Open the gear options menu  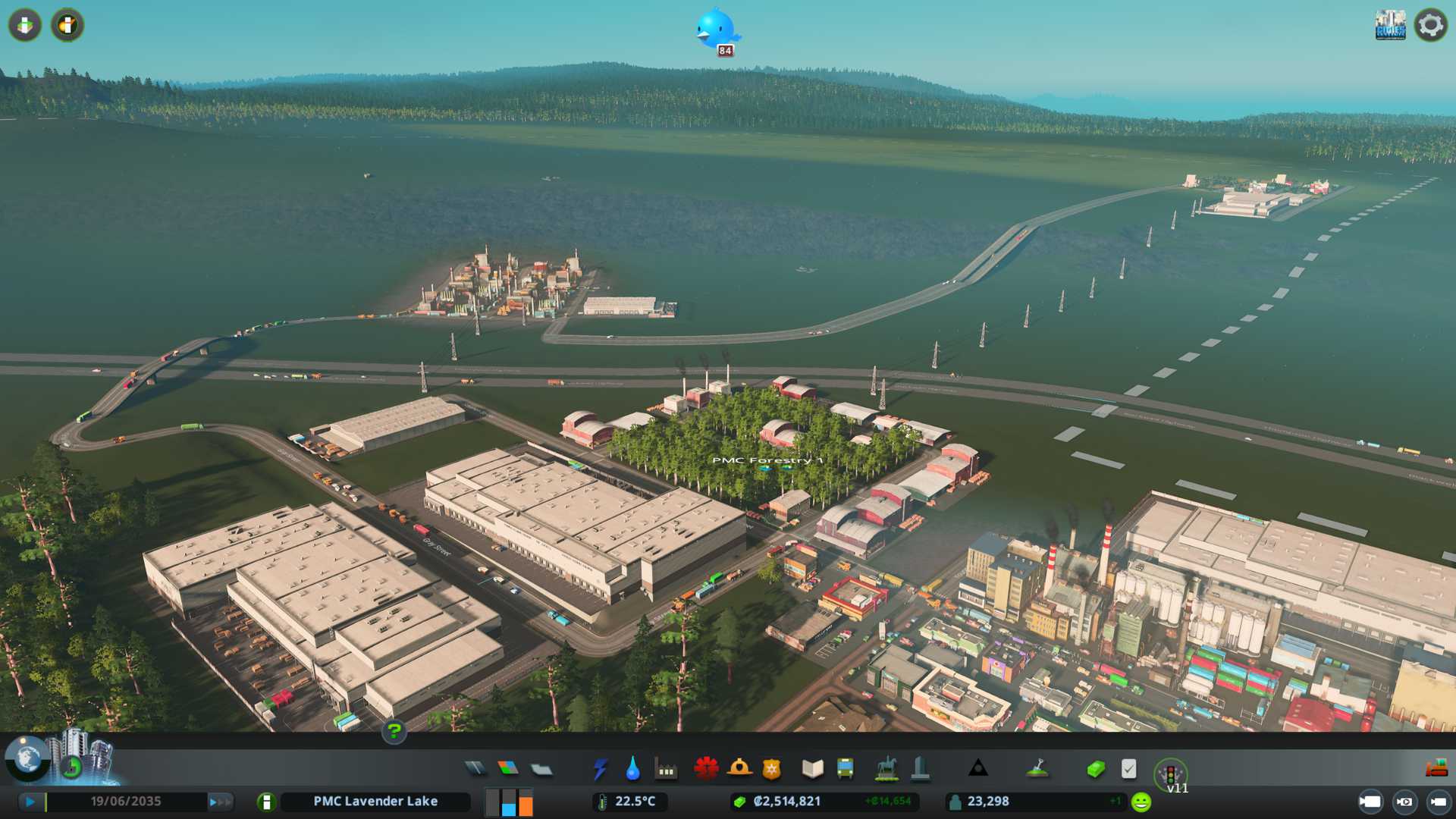coord(1430,25)
